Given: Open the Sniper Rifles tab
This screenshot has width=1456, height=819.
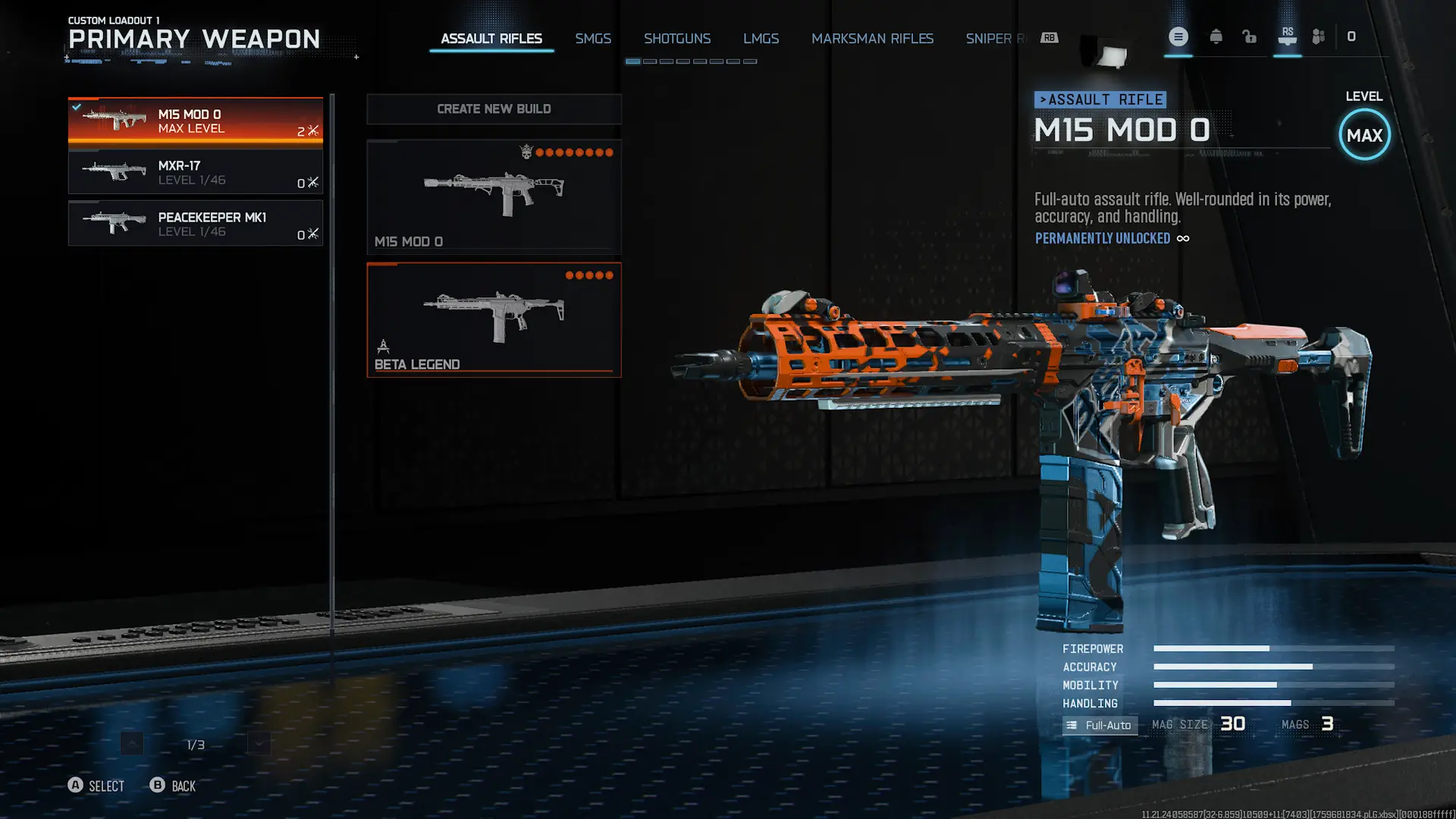Looking at the screenshot, I should (995, 39).
